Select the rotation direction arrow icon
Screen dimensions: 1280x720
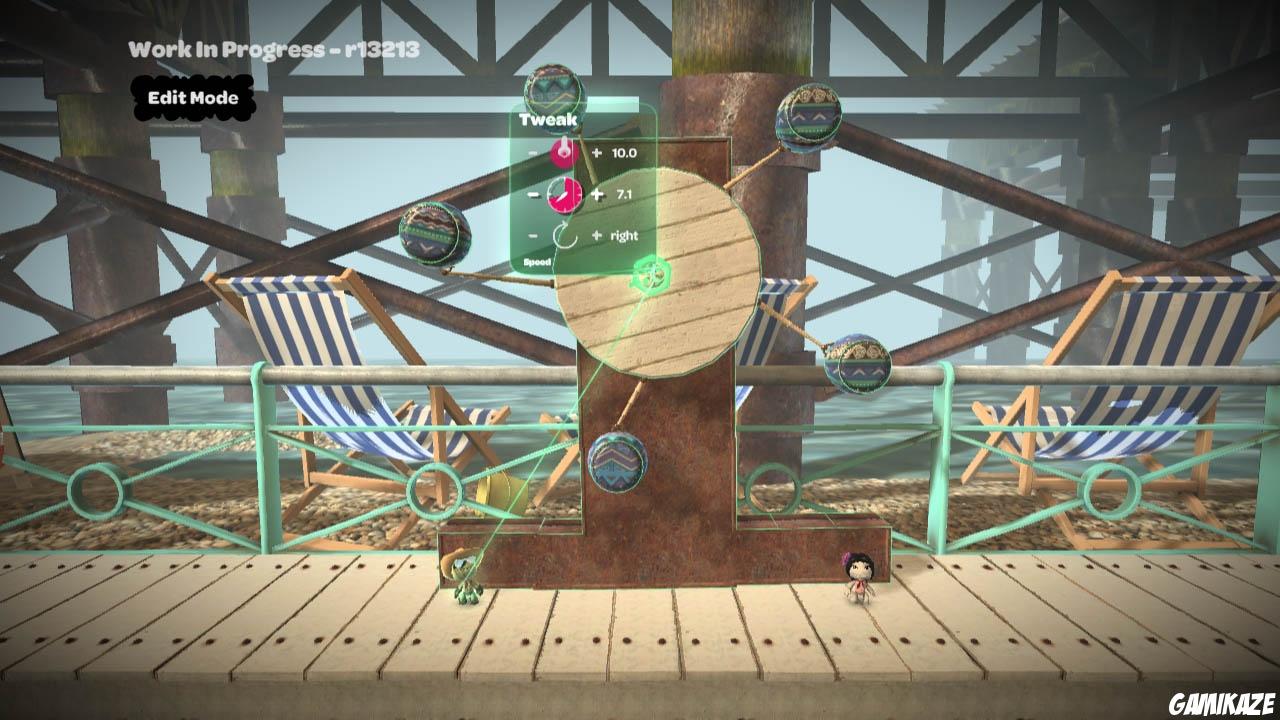[x=566, y=234]
